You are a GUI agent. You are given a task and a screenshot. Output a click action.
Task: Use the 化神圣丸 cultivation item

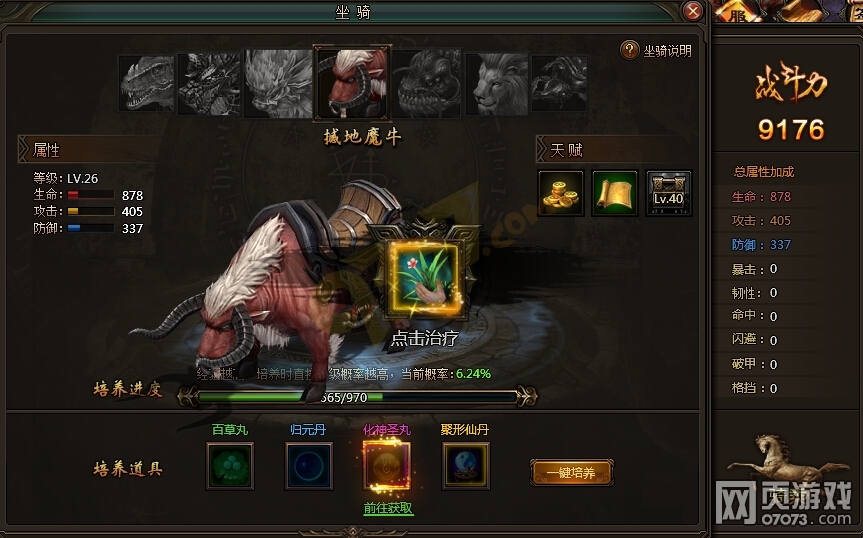click(x=387, y=467)
